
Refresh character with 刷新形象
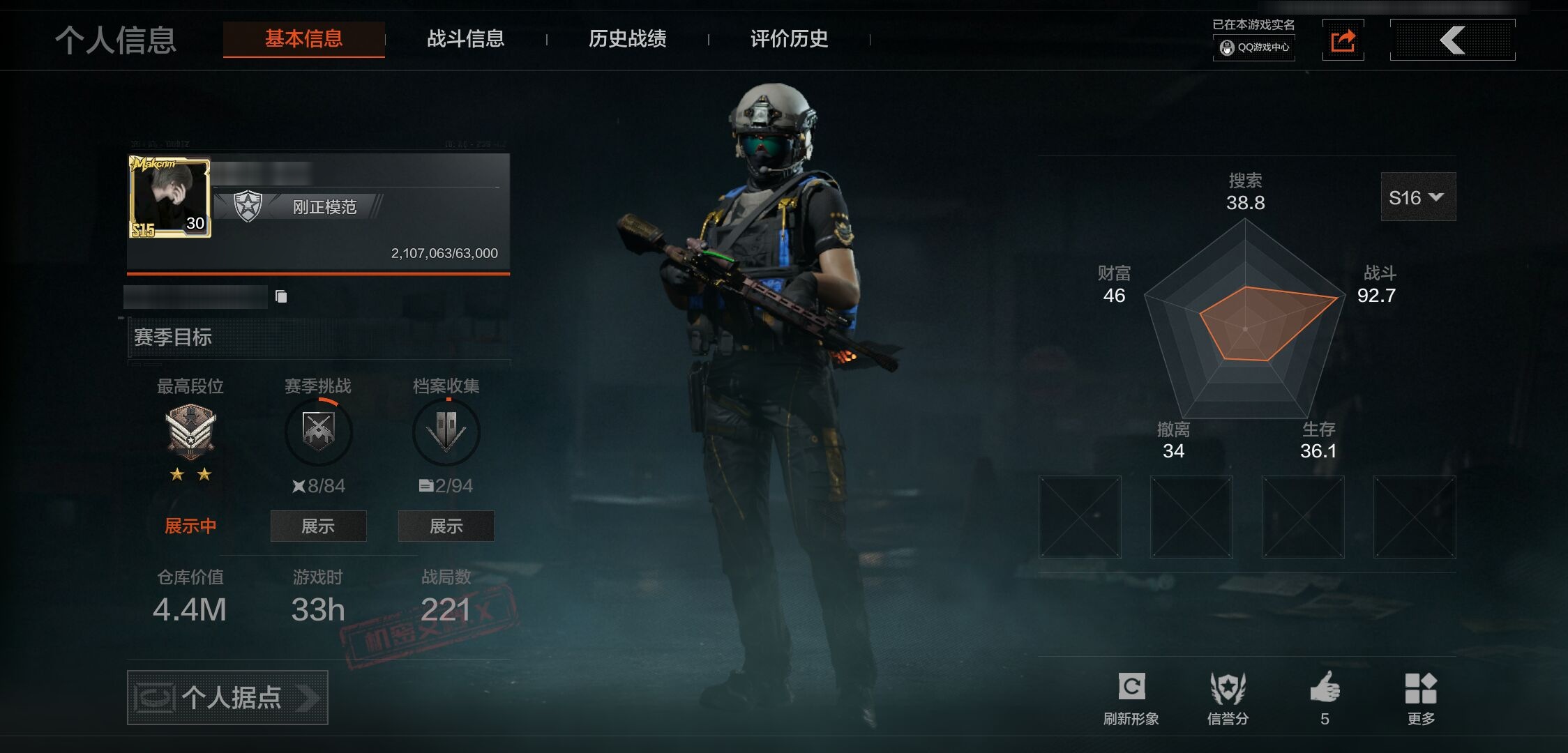click(x=1131, y=696)
